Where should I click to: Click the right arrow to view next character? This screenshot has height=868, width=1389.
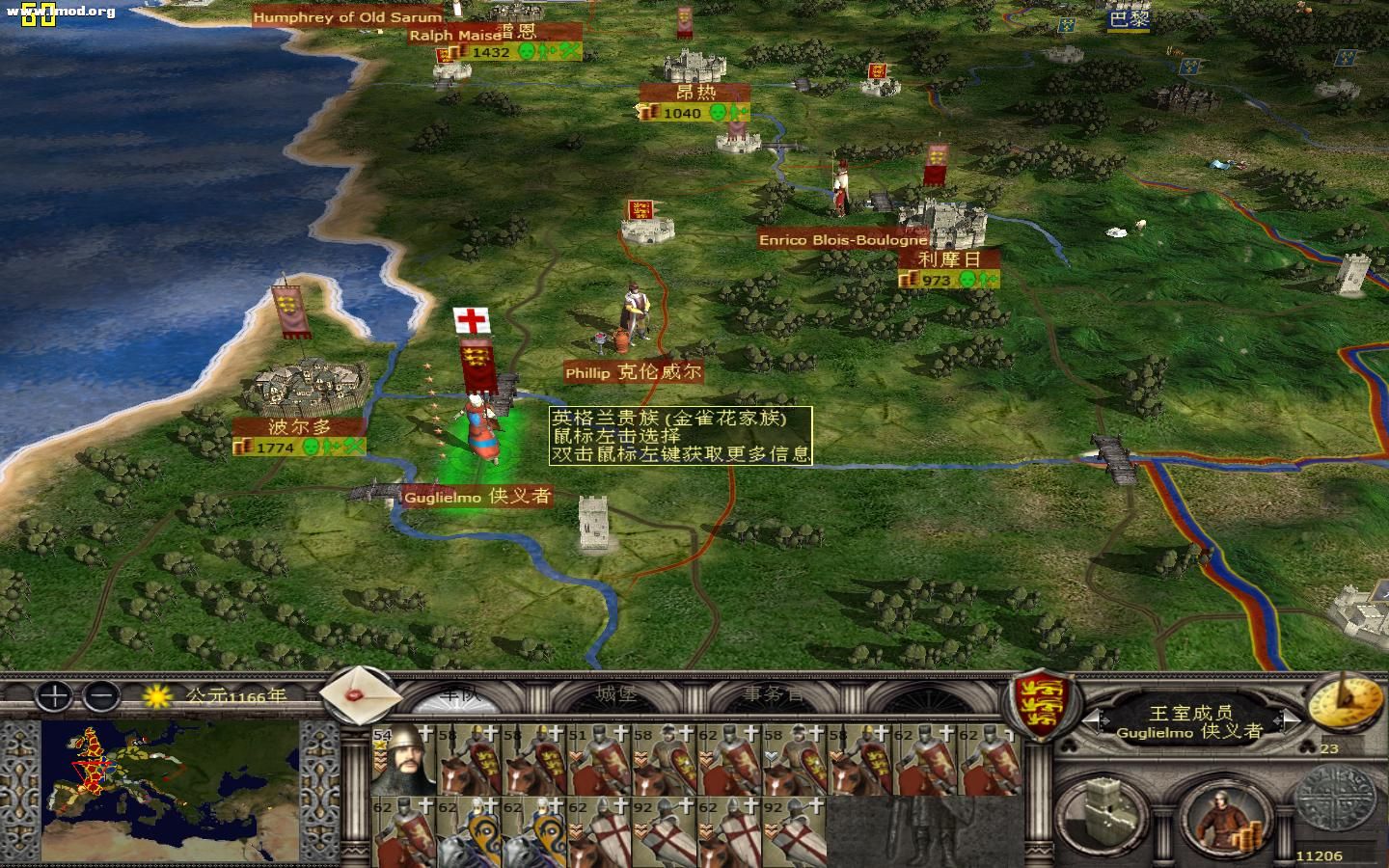(x=1288, y=721)
